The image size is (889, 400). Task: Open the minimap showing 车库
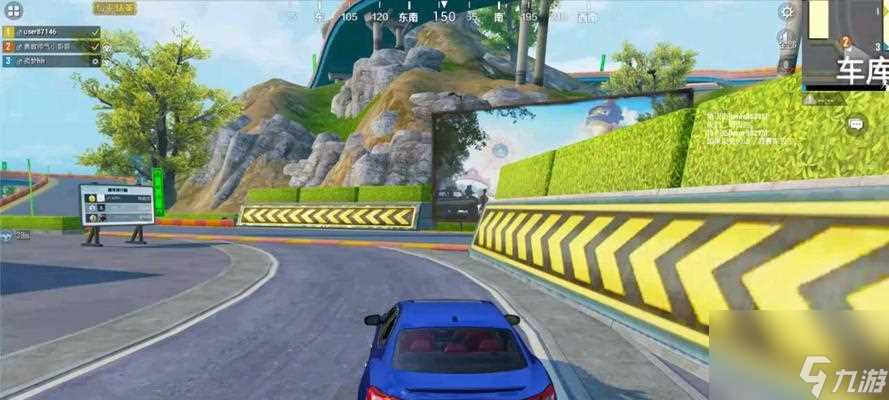[x=846, y=43]
